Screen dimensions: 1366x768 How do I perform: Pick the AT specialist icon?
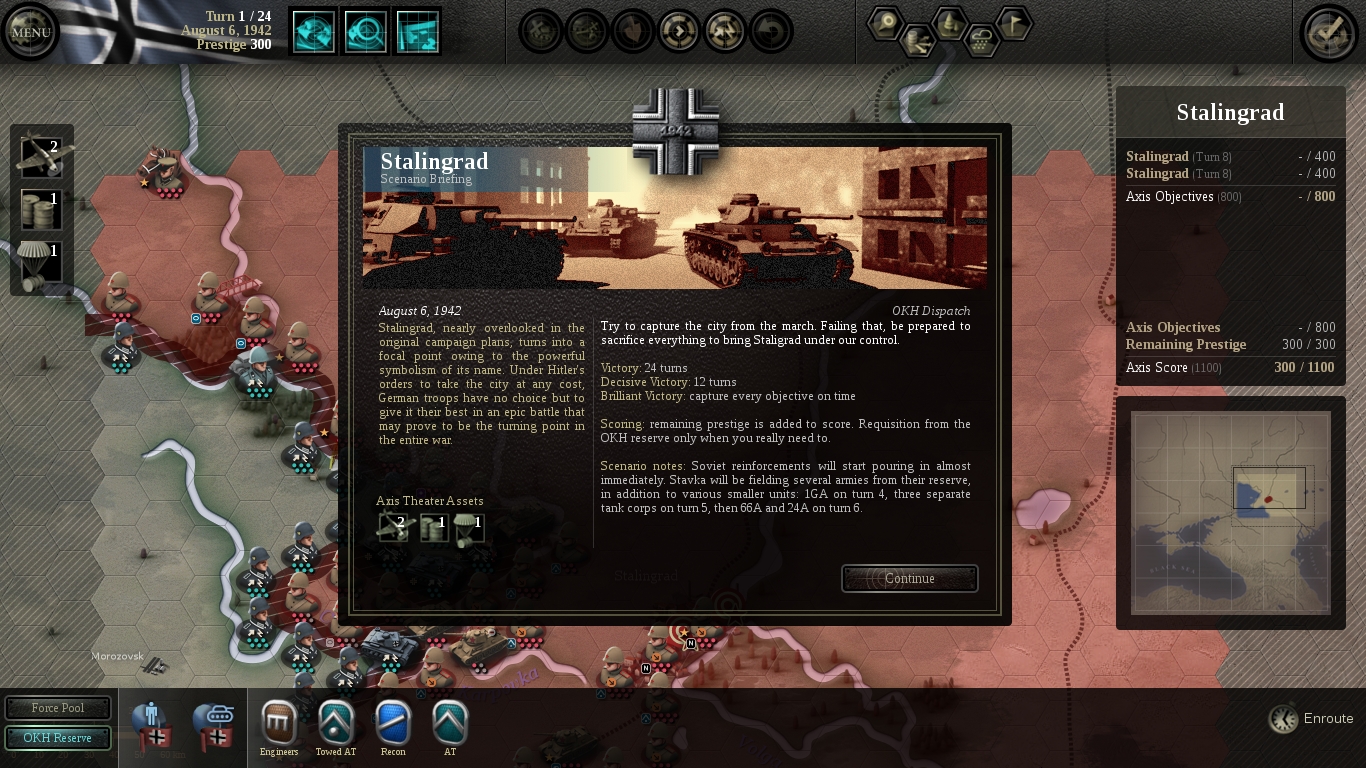coord(450,723)
